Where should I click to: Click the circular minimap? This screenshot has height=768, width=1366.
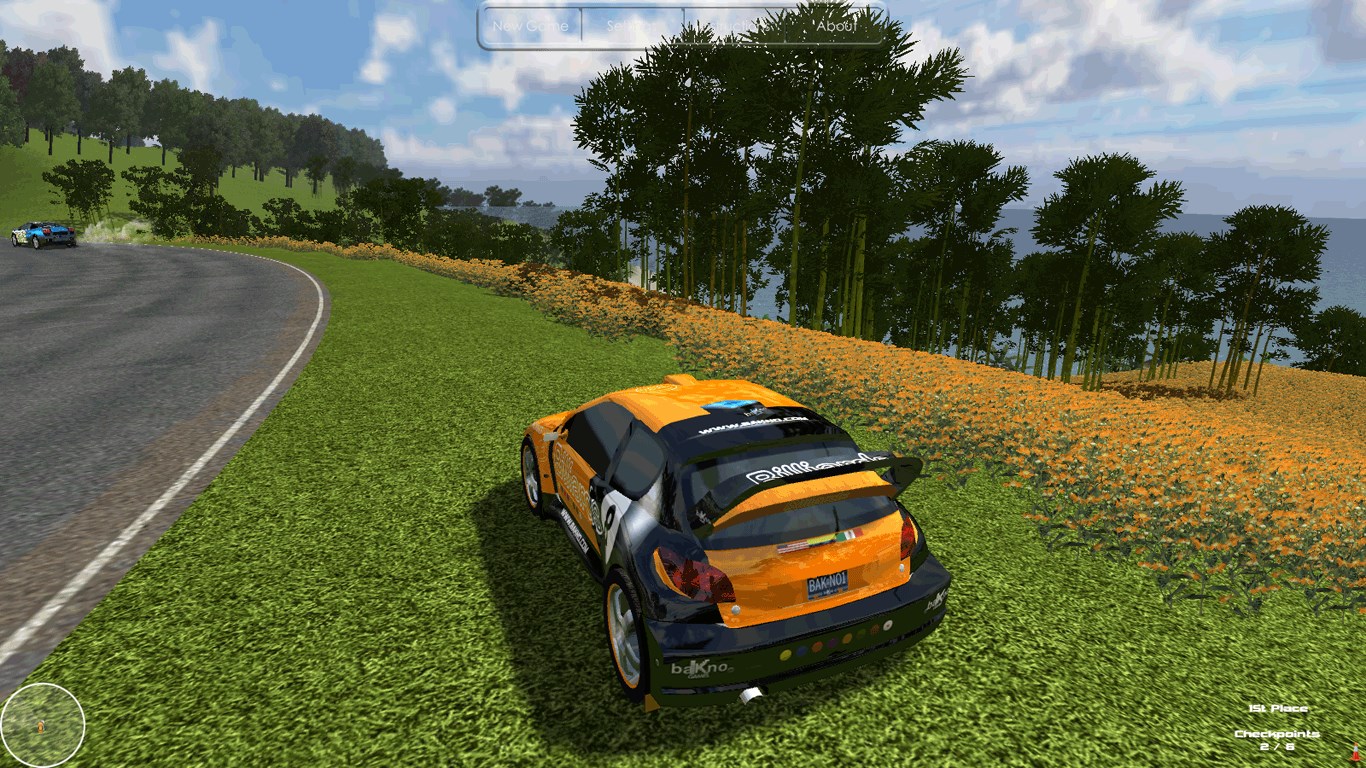click(42, 724)
